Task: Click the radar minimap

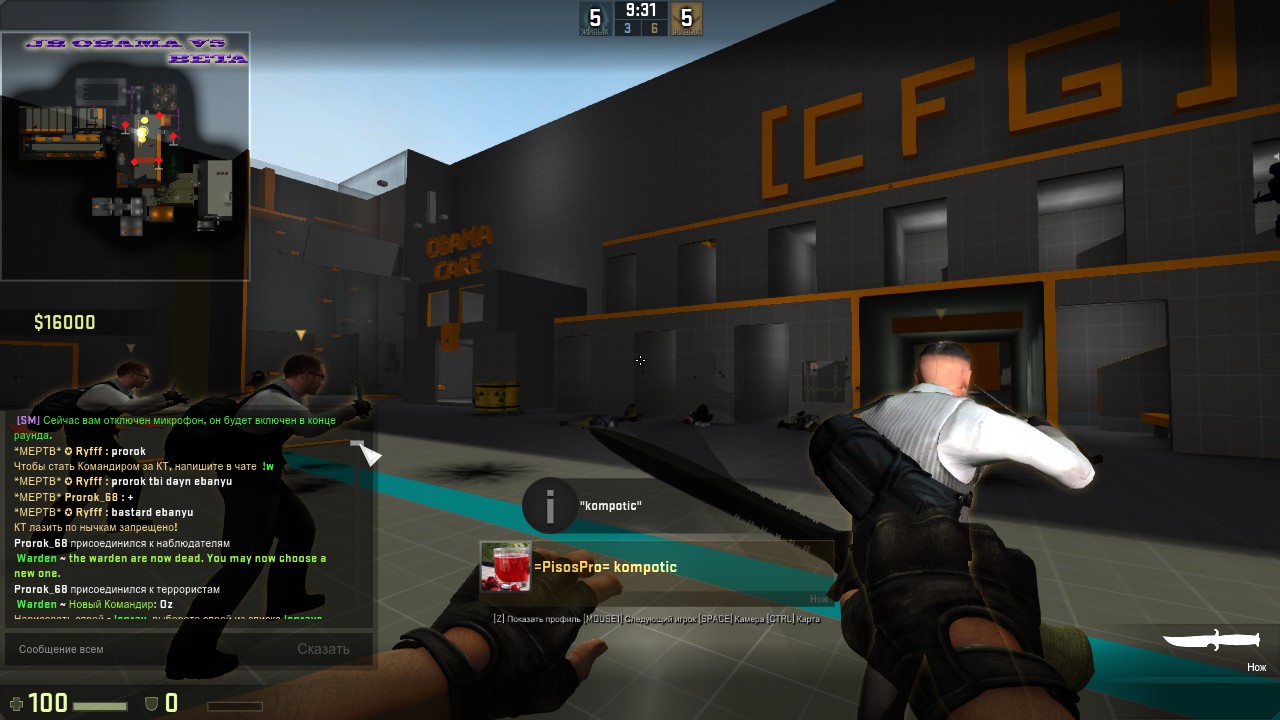Action: [x=125, y=157]
